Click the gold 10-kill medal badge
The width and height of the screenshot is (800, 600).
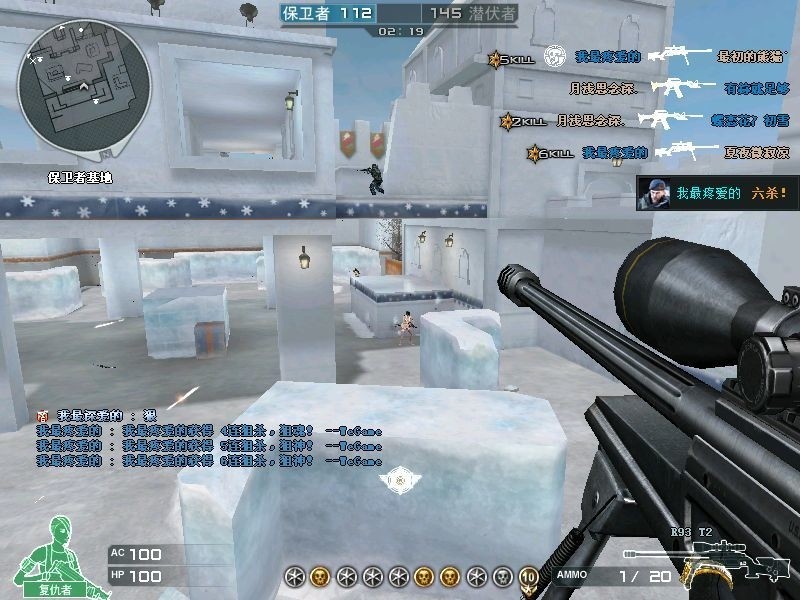[528, 577]
